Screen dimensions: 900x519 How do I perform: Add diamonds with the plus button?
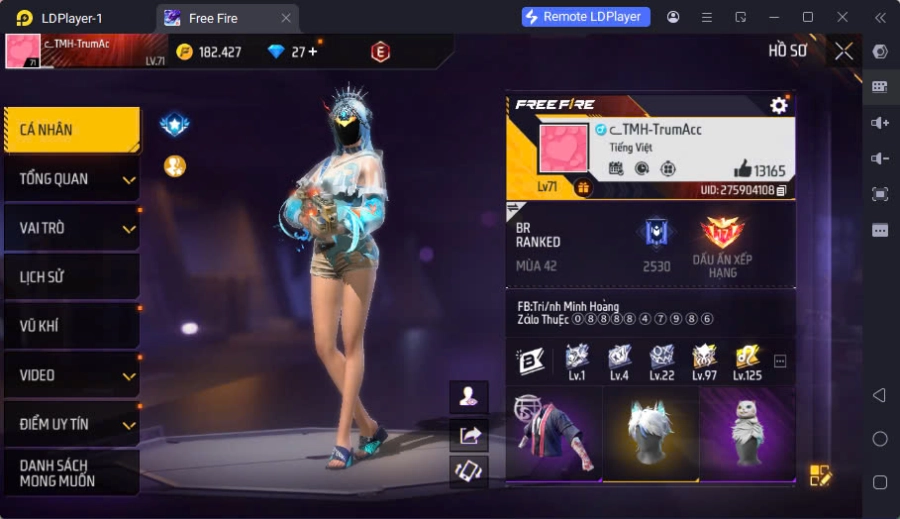(x=312, y=52)
